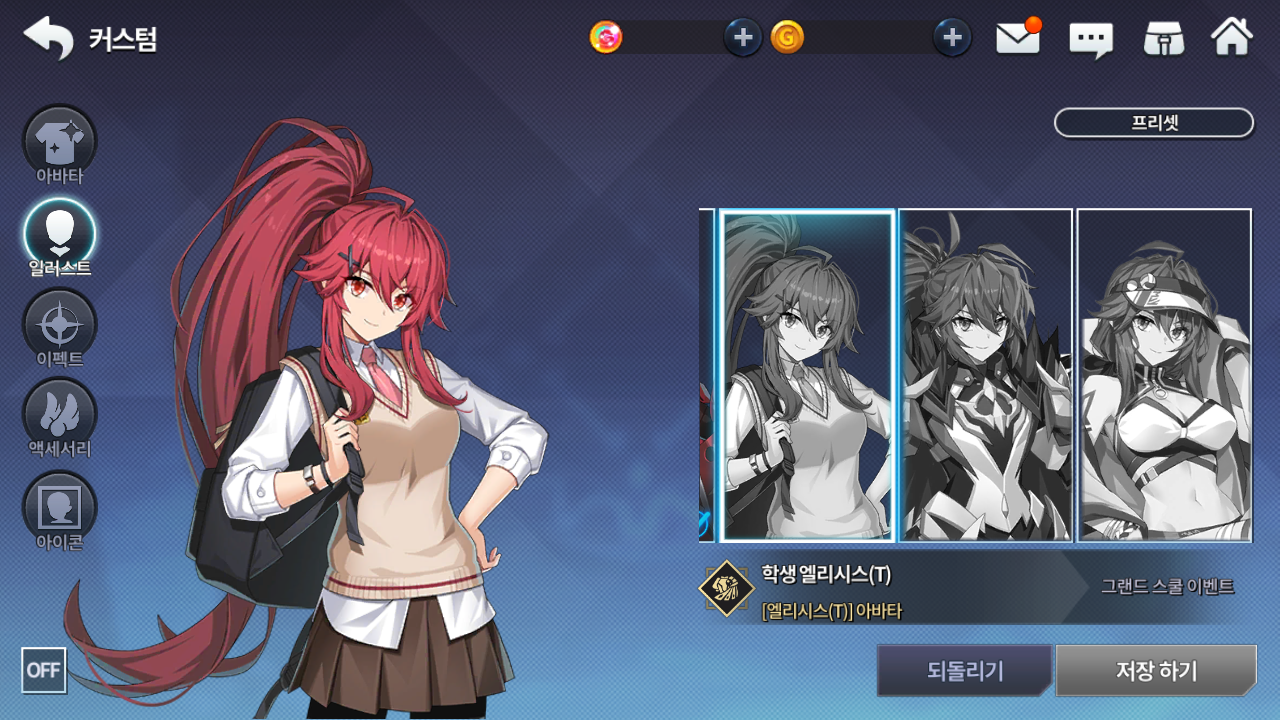Switch to the 액세서리 tab
This screenshot has width=1280, height=720.
coord(60,417)
